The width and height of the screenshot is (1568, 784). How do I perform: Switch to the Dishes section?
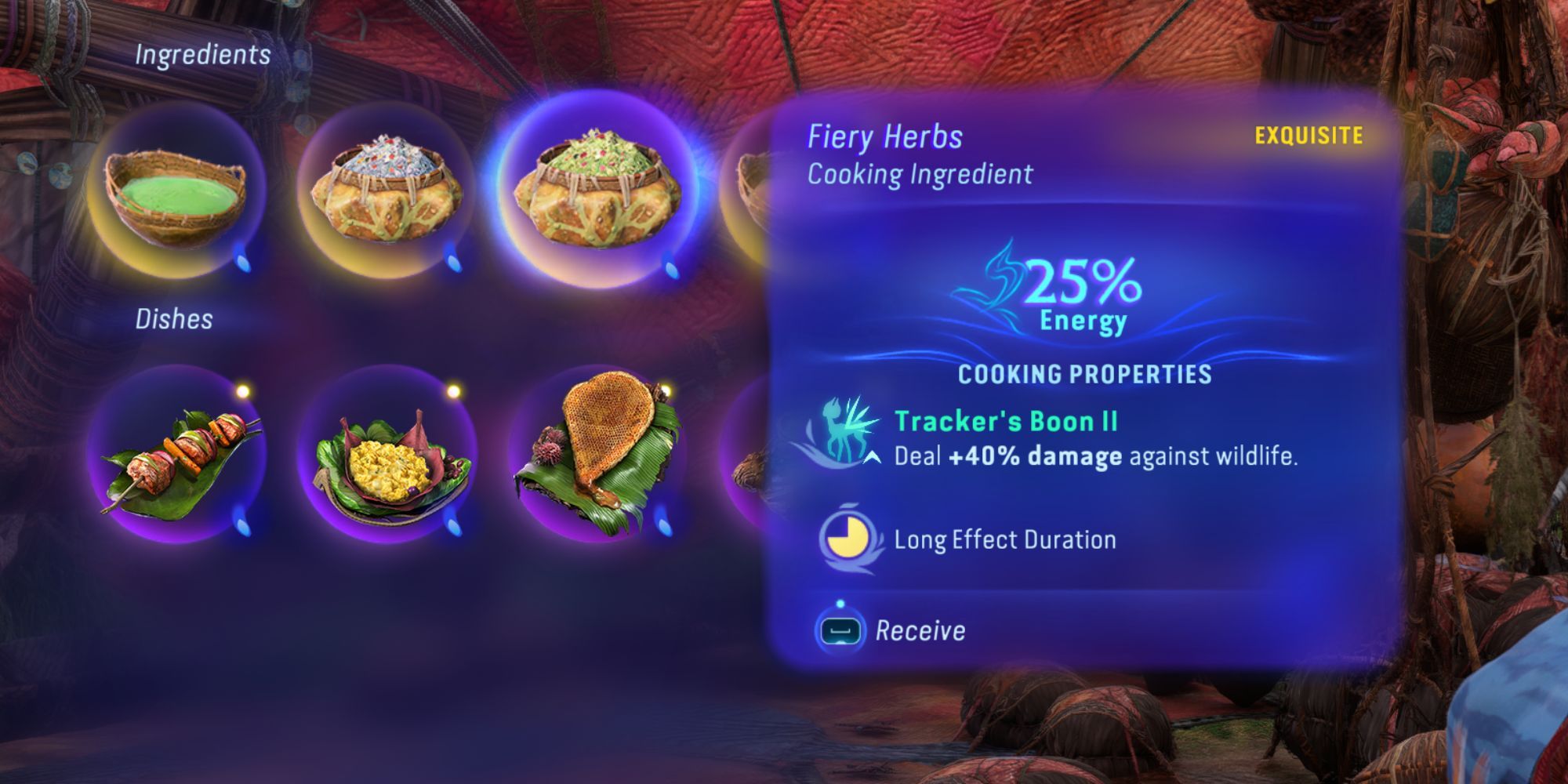[x=176, y=318]
